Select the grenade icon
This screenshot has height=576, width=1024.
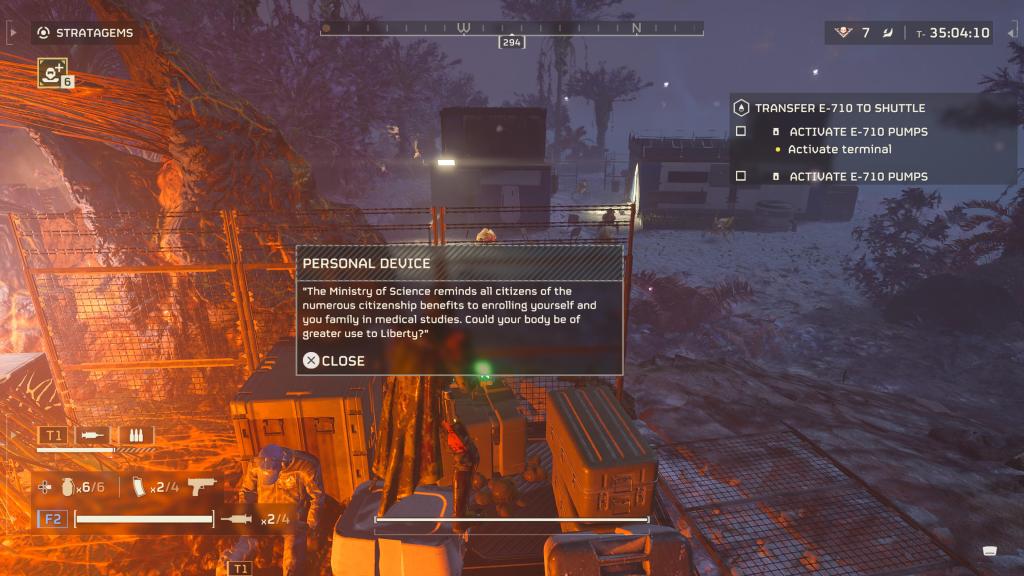66,487
